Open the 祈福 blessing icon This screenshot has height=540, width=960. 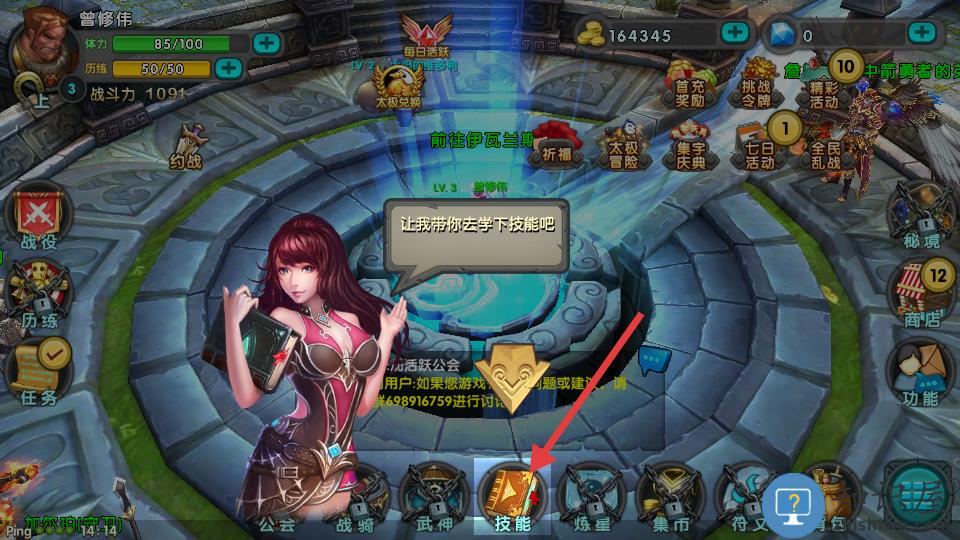click(x=555, y=142)
